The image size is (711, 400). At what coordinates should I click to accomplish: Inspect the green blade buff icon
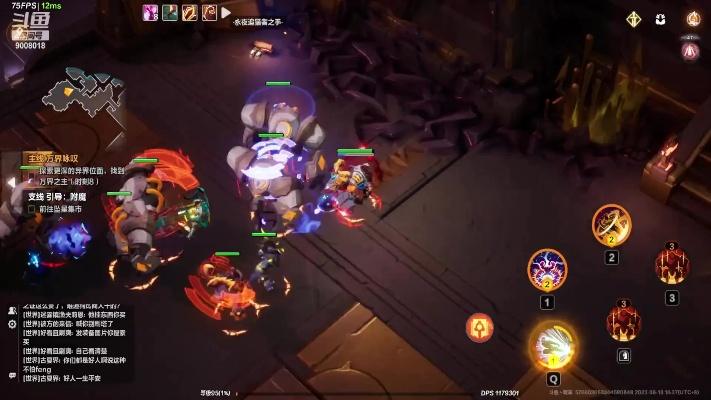[171, 13]
